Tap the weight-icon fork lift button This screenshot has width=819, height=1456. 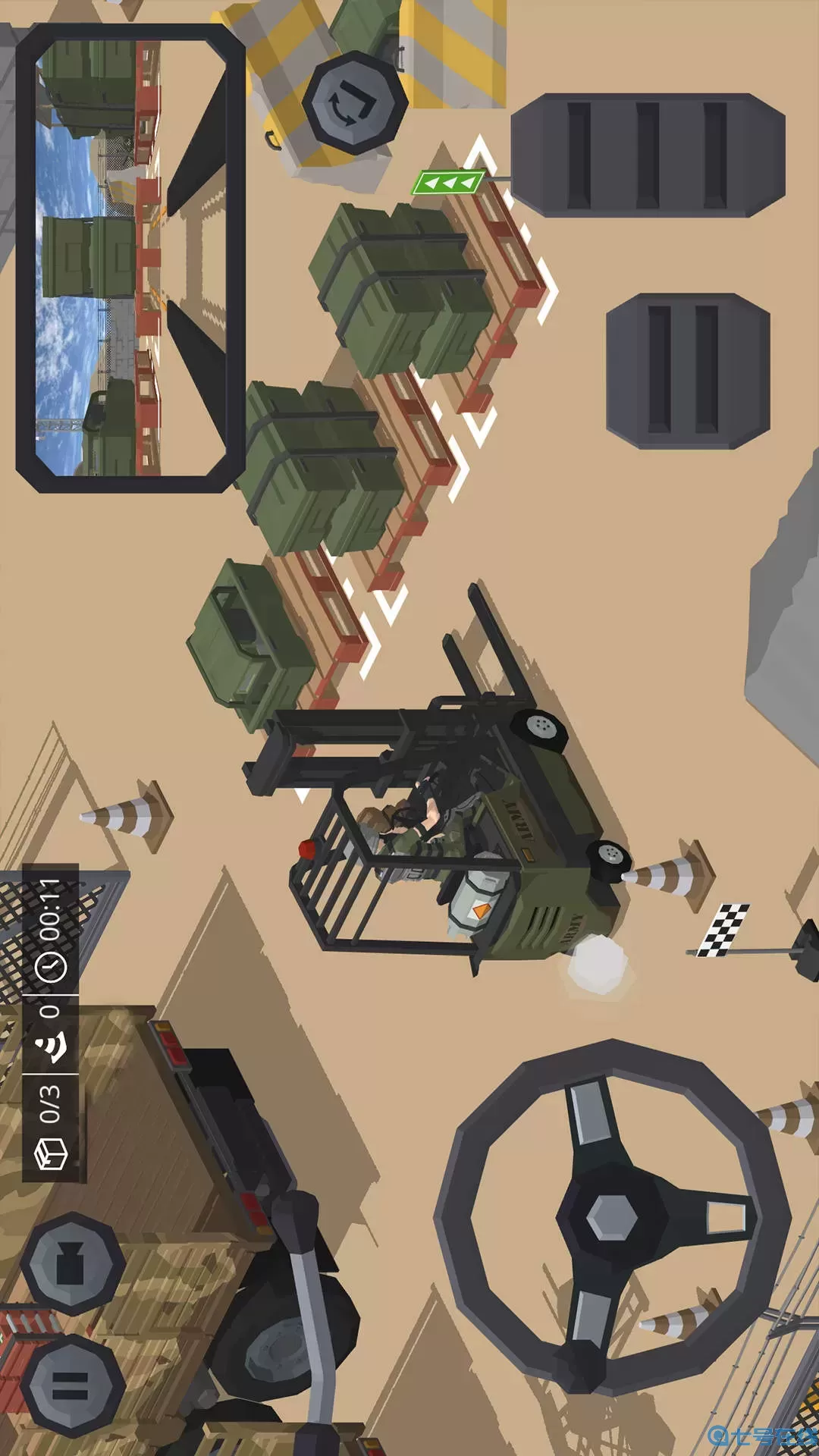tap(72, 1263)
